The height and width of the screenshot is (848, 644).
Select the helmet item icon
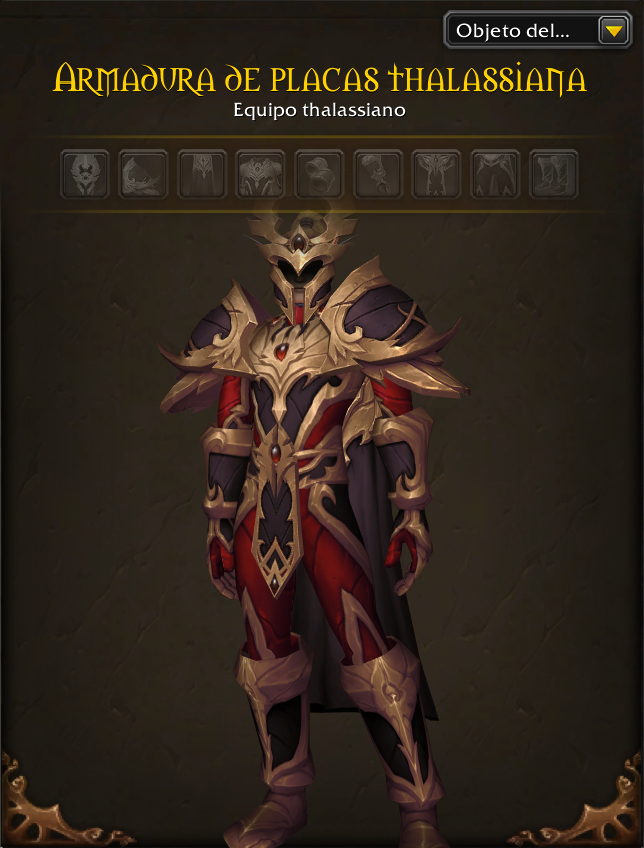[x=84, y=175]
